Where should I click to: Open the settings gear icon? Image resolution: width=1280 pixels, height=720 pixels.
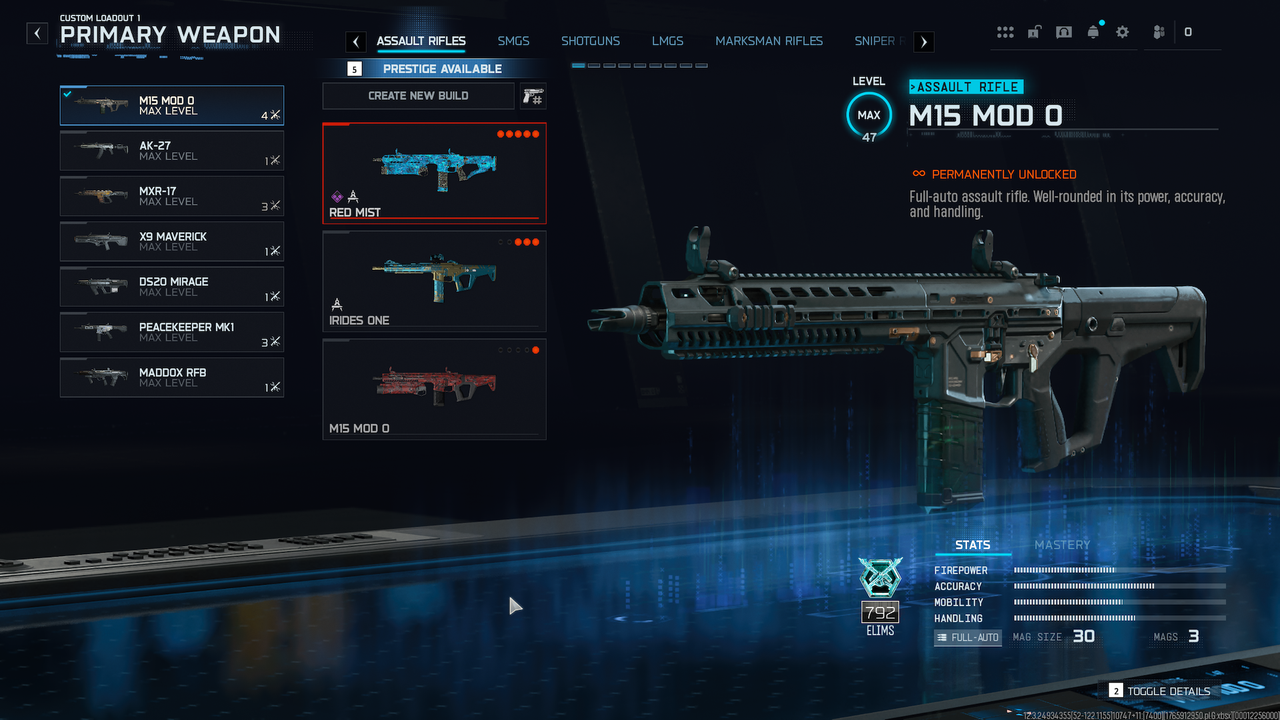(x=1122, y=32)
